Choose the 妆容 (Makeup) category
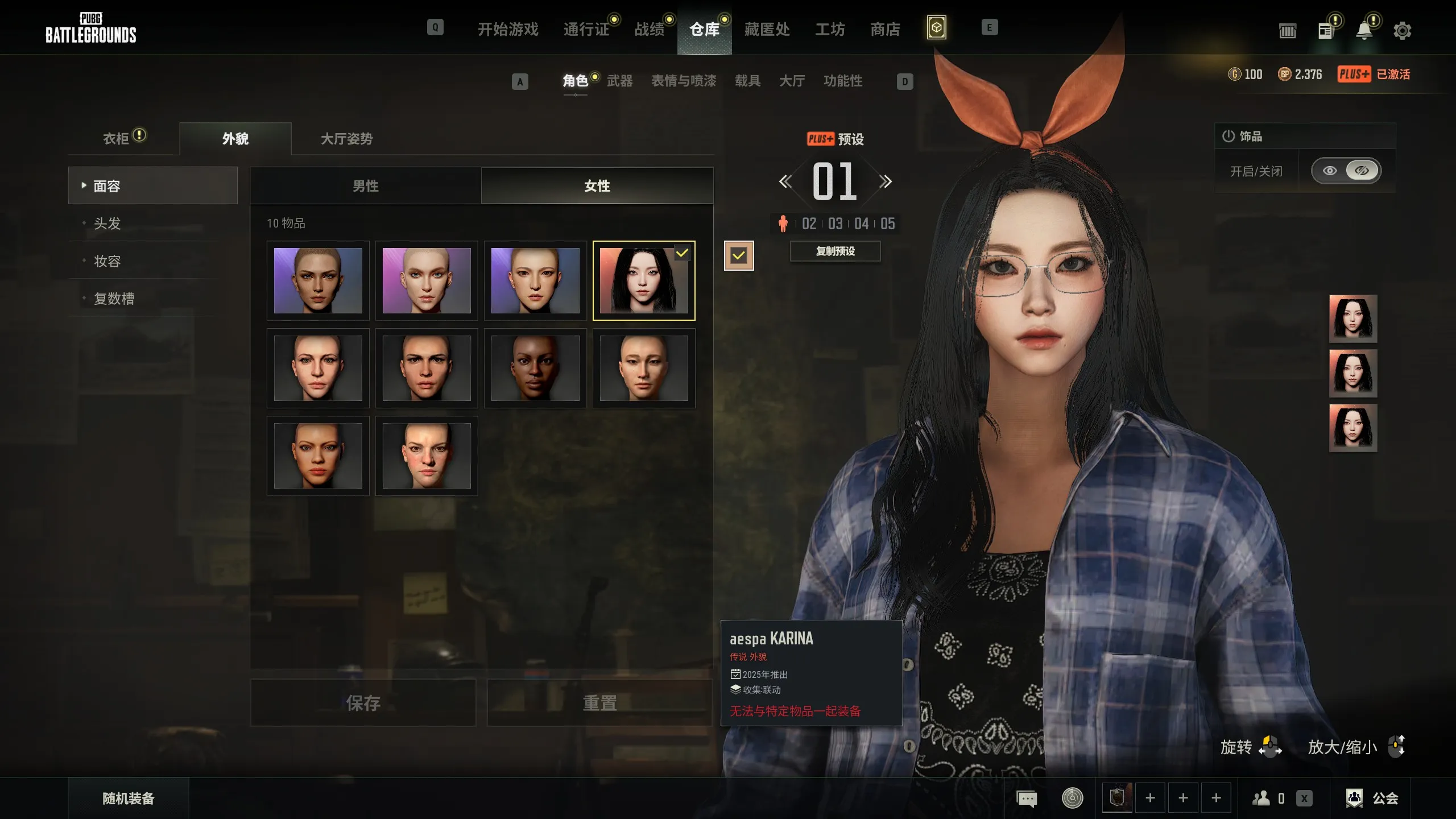1456x819 pixels. click(107, 261)
